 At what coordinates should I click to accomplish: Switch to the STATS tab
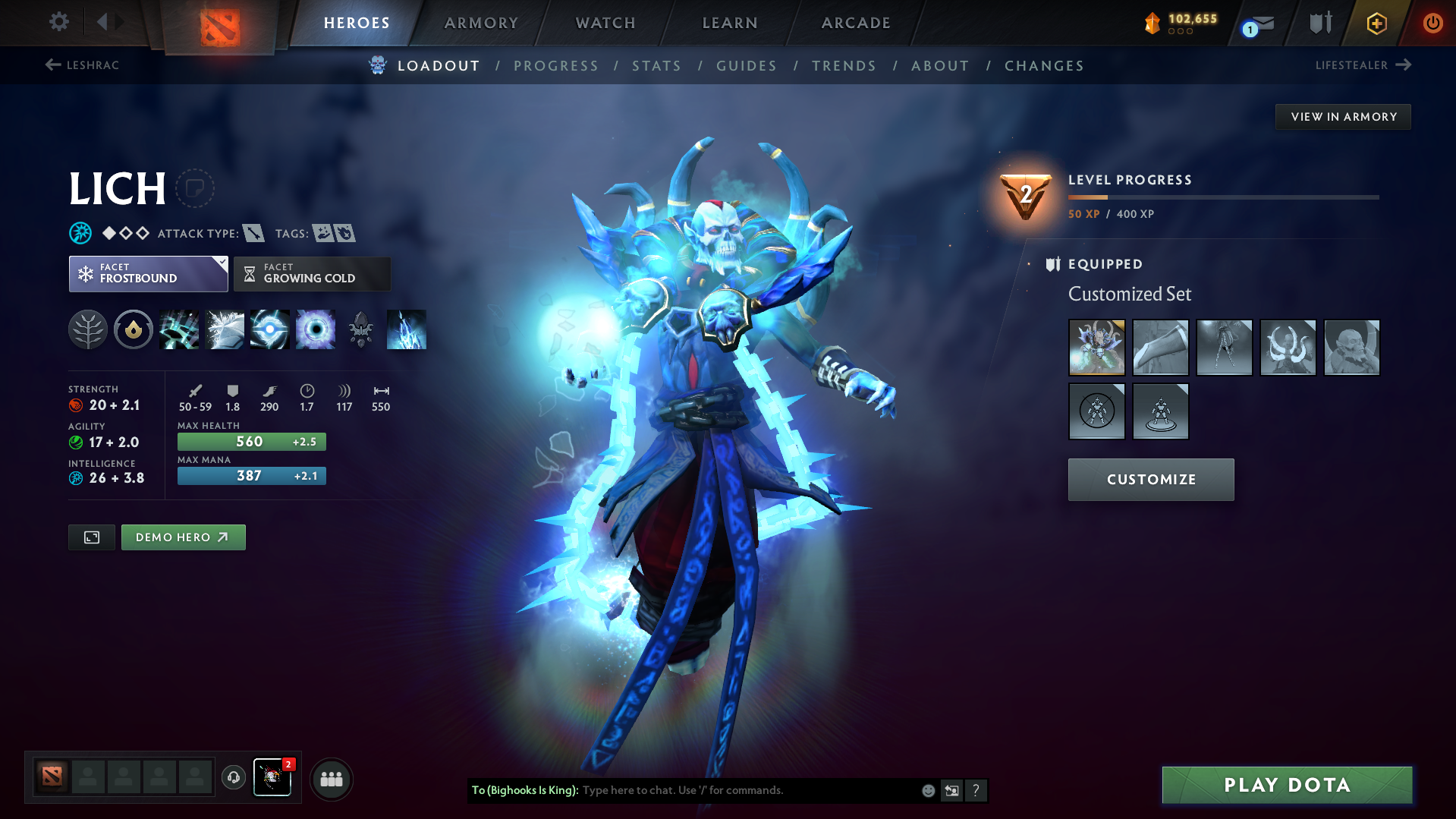pos(656,65)
